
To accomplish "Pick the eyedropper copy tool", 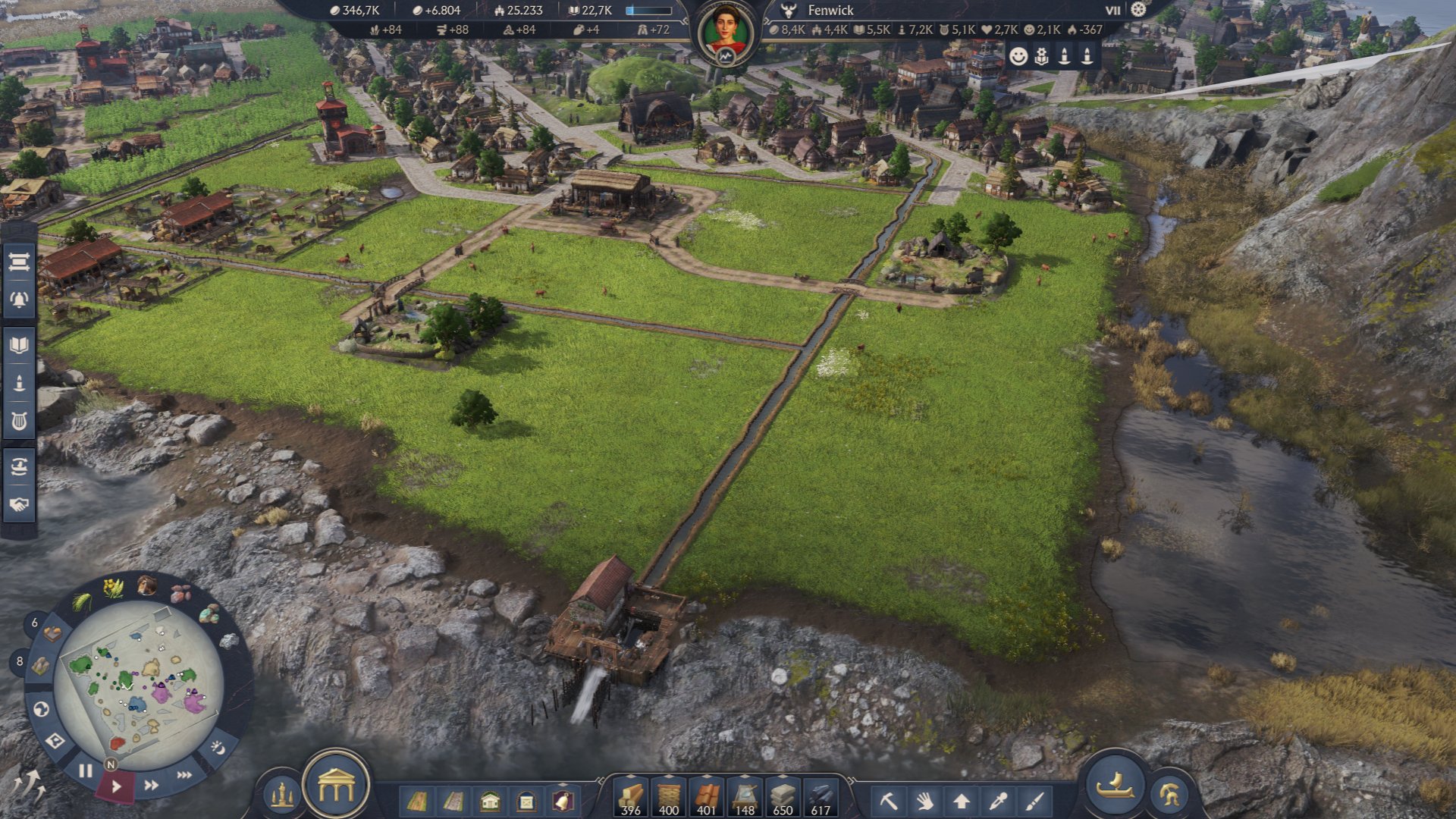I will pyautogui.click(x=998, y=801).
